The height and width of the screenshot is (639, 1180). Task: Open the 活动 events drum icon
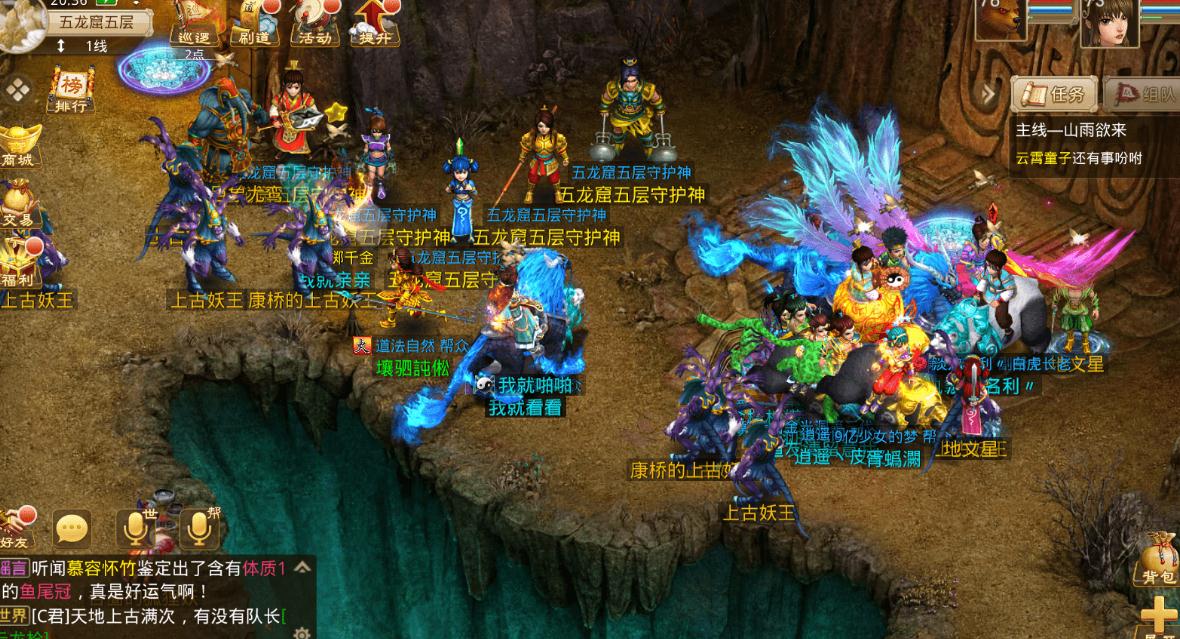coord(314,24)
